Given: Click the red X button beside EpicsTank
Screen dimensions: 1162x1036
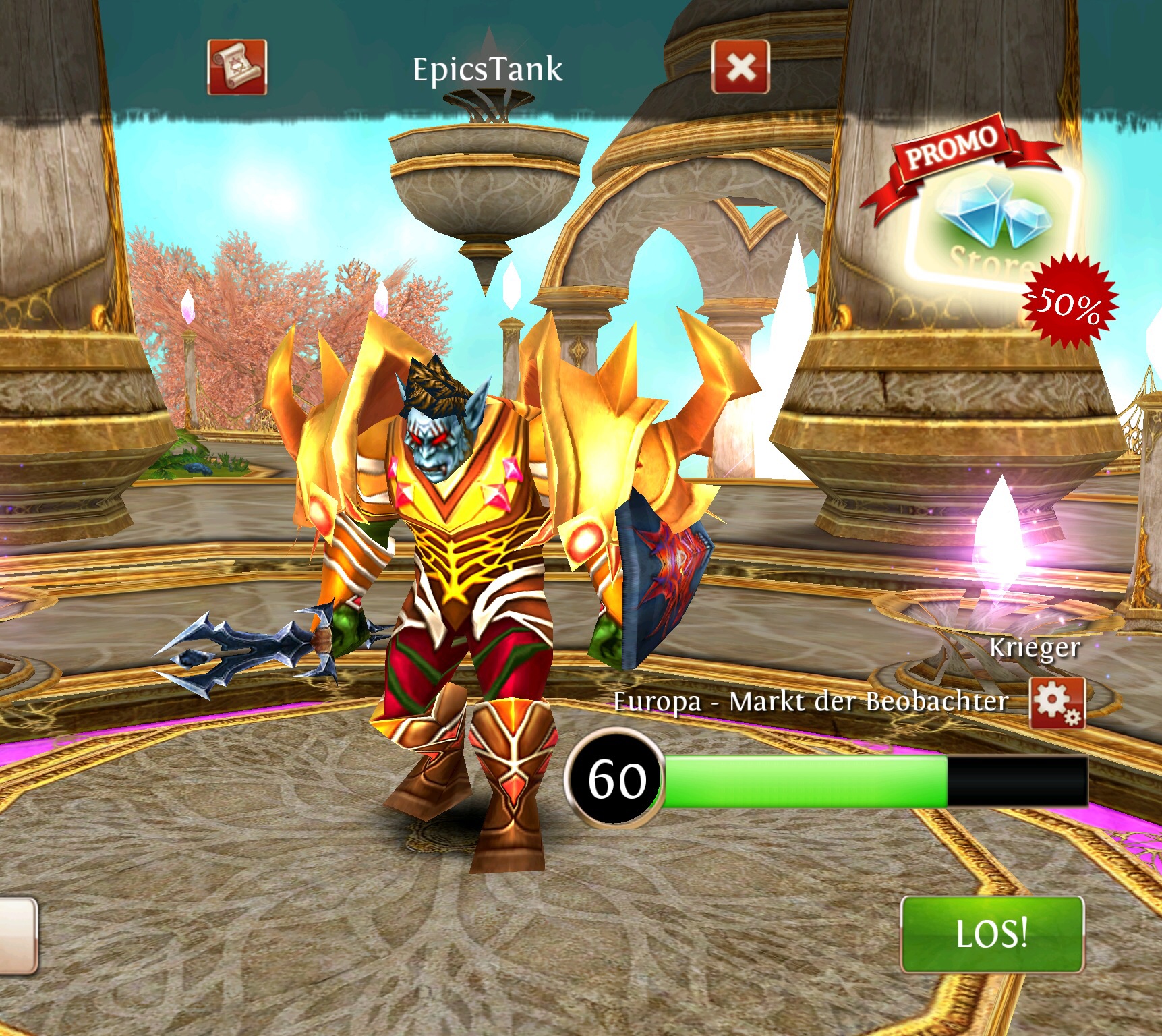Looking at the screenshot, I should coord(740,67).
